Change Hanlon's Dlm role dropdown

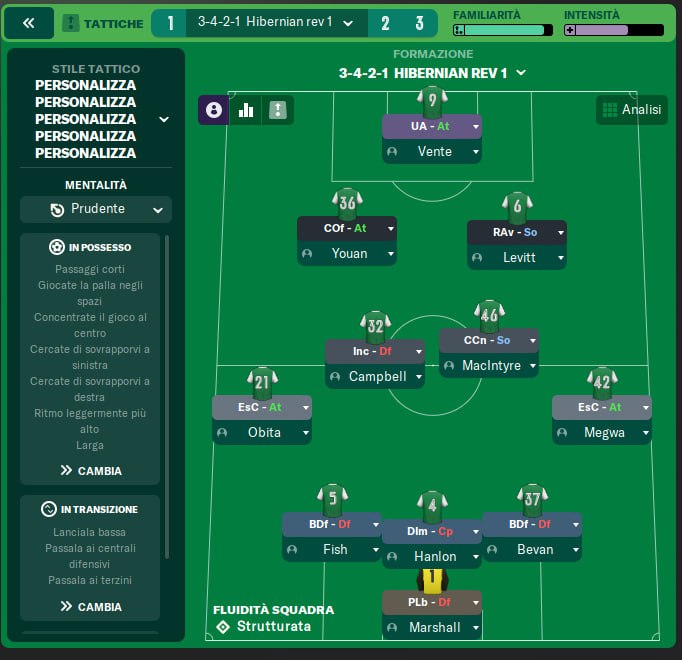click(476, 531)
